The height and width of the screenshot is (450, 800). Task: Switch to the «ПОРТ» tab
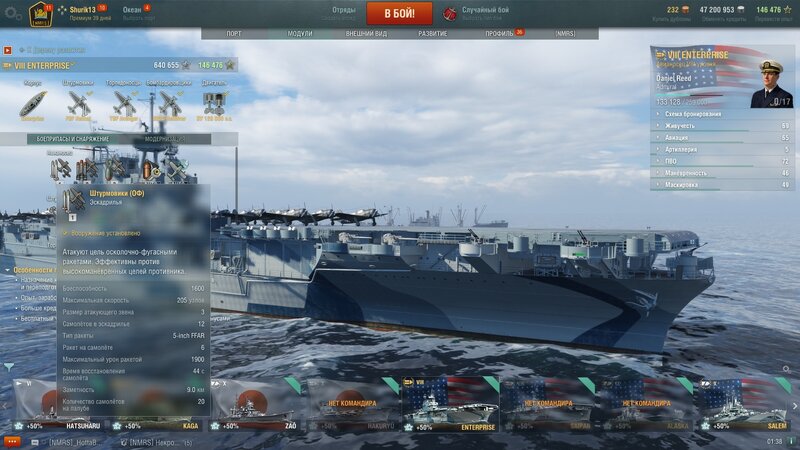(x=233, y=33)
